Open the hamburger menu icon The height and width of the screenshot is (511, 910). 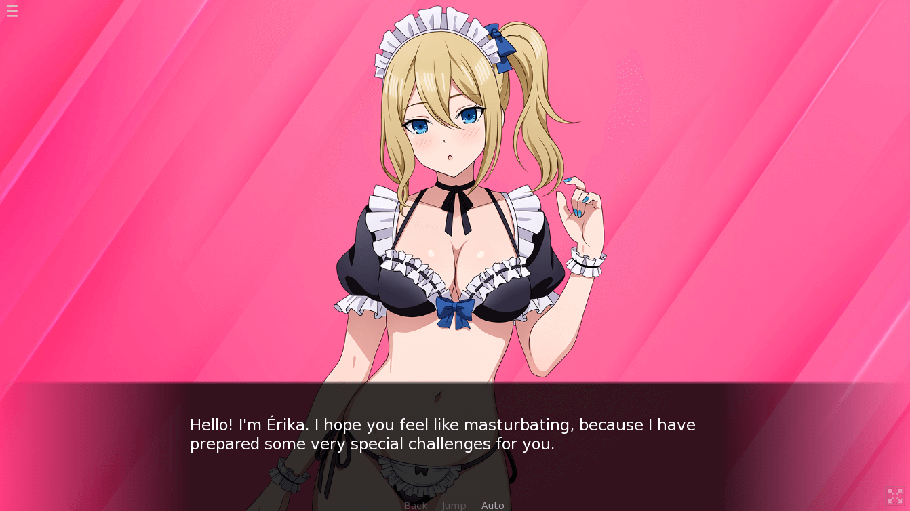pyautogui.click(x=12, y=11)
